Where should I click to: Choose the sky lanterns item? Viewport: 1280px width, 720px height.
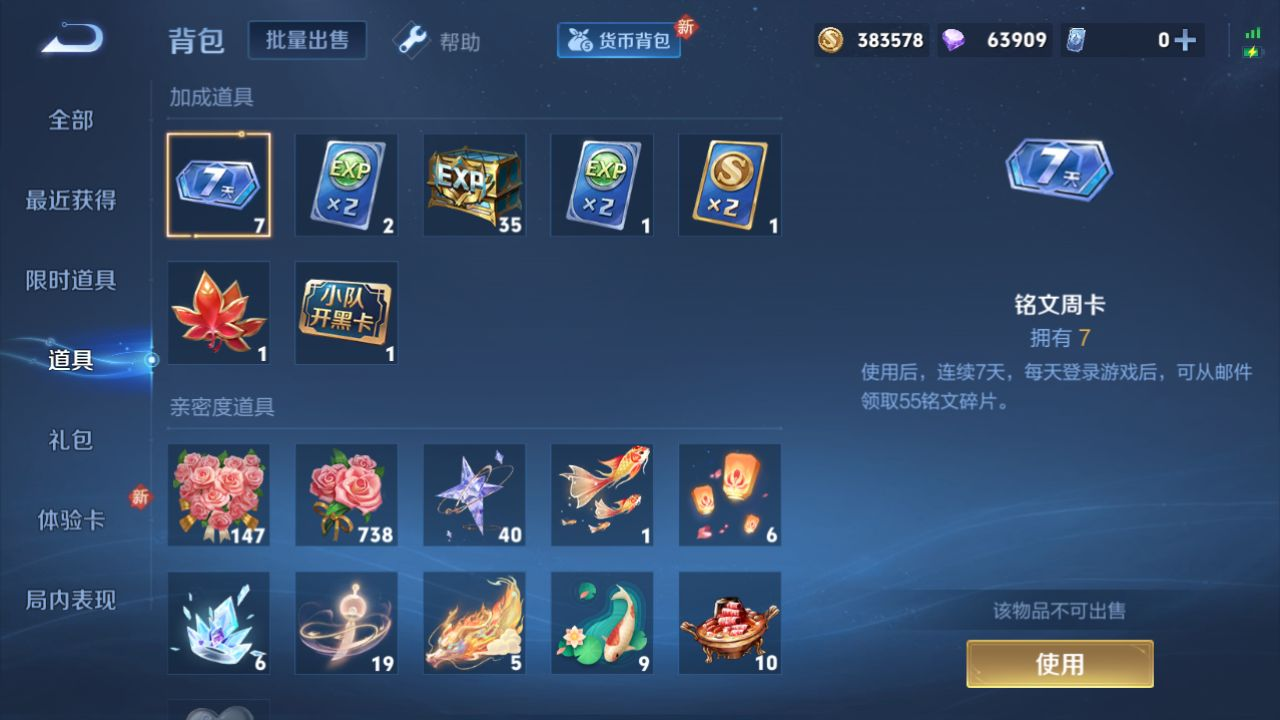point(730,495)
